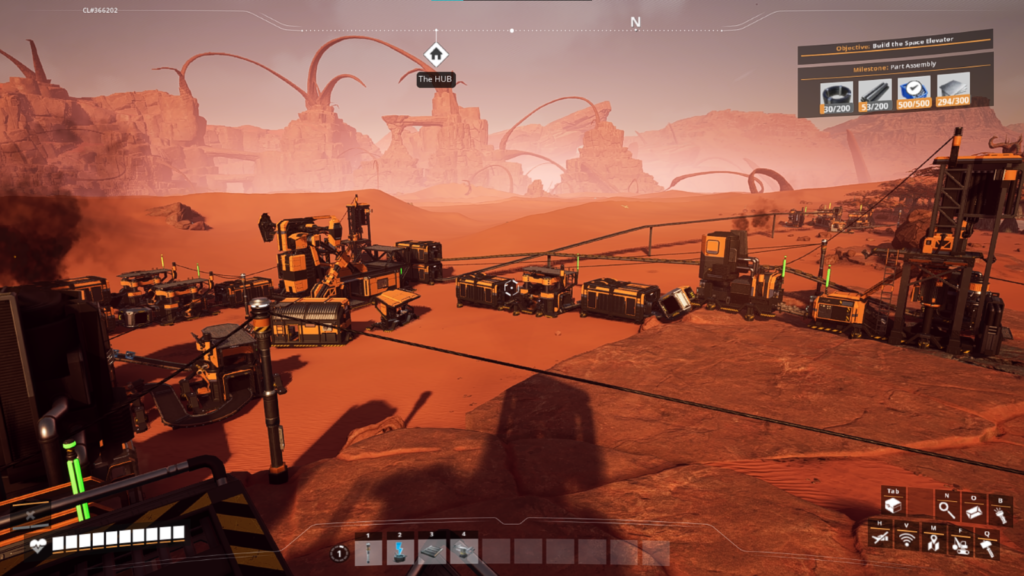Select the power pole hotbar slot
This screenshot has width=1024, height=576.
pyautogui.click(x=368, y=552)
